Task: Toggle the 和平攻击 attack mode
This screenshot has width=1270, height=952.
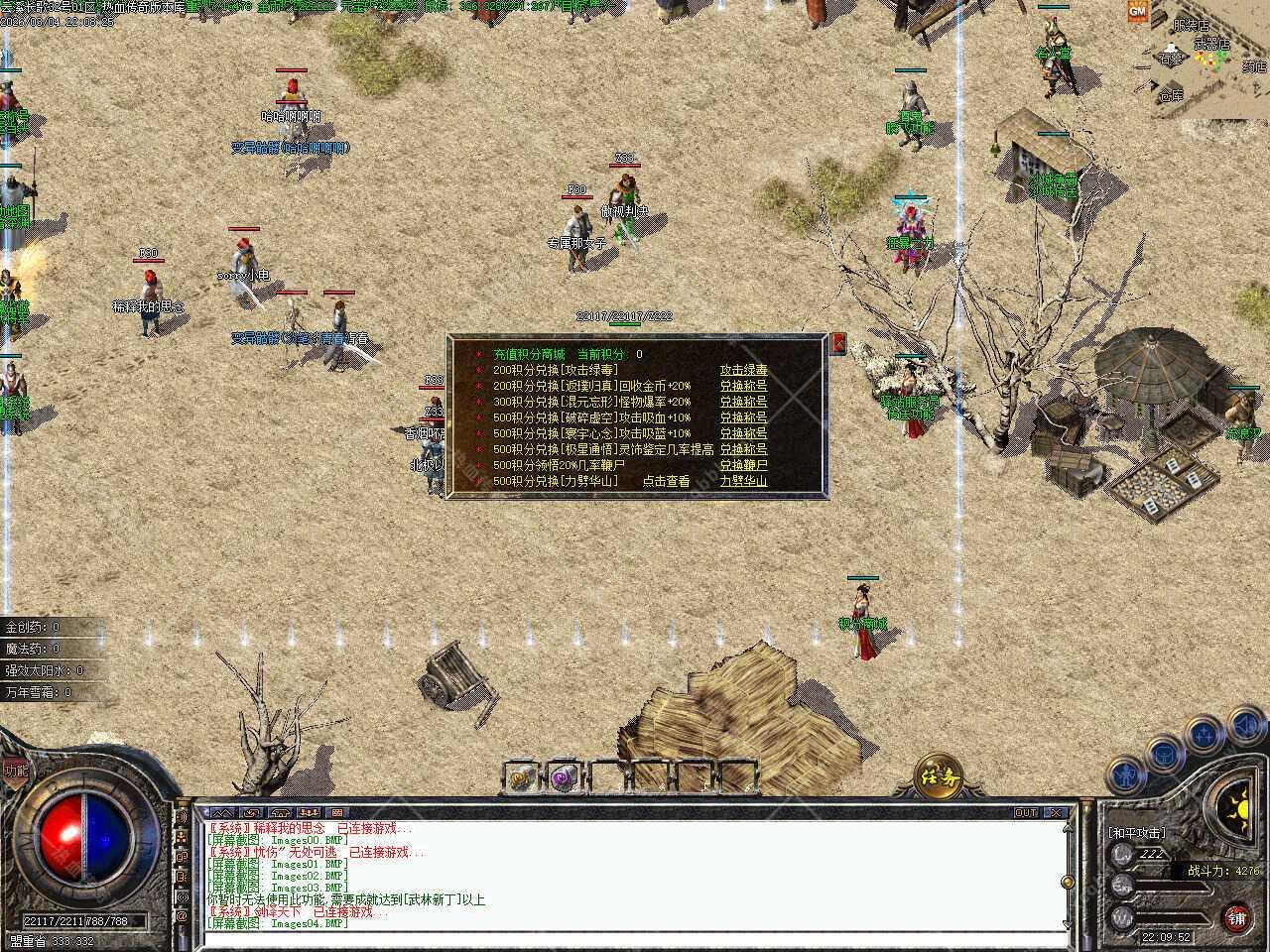Action: pos(1137,833)
